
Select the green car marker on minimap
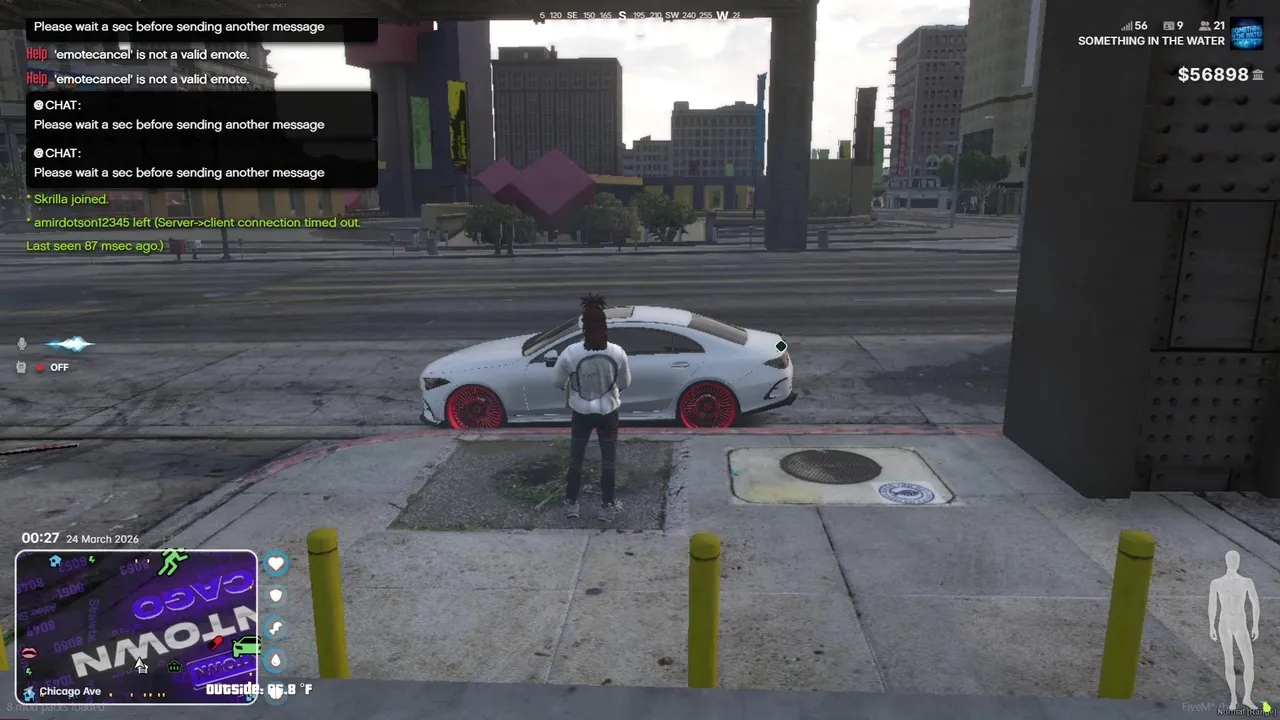pyautogui.click(x=246, y=648)
